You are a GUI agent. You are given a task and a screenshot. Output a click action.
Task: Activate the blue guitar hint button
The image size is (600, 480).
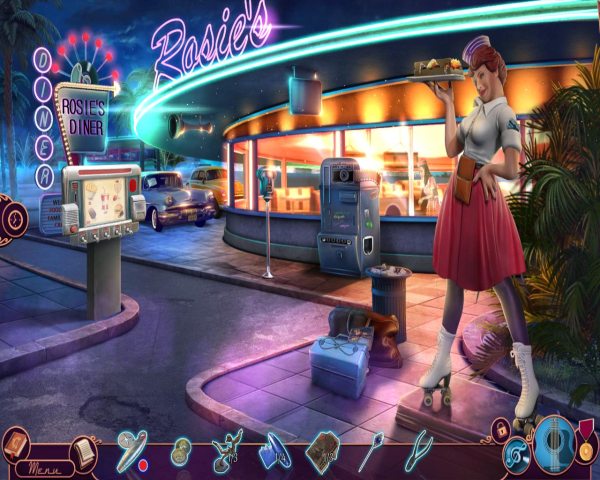(x=555, y=445)
